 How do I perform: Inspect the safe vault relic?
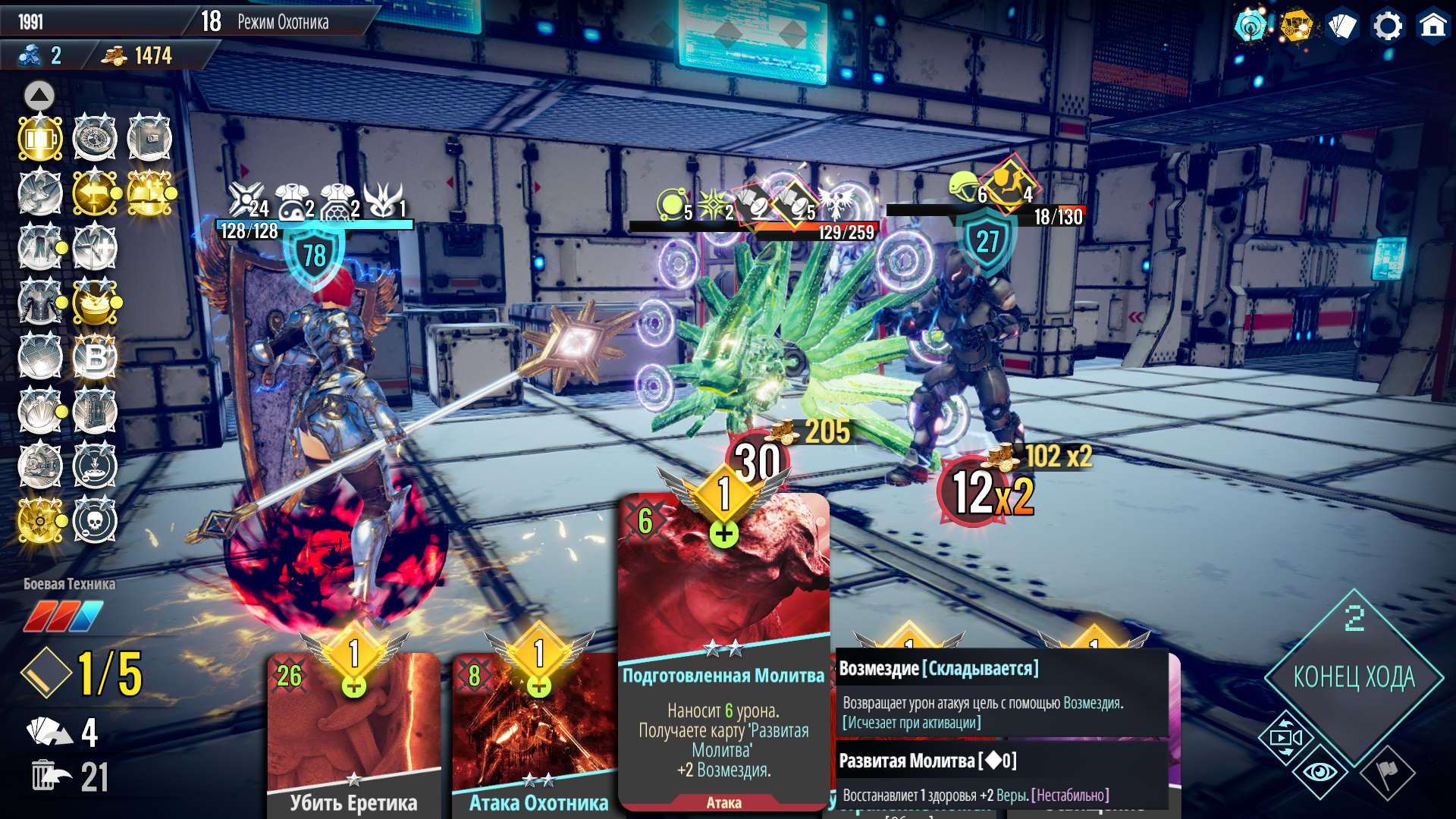[x=149, y=139]
